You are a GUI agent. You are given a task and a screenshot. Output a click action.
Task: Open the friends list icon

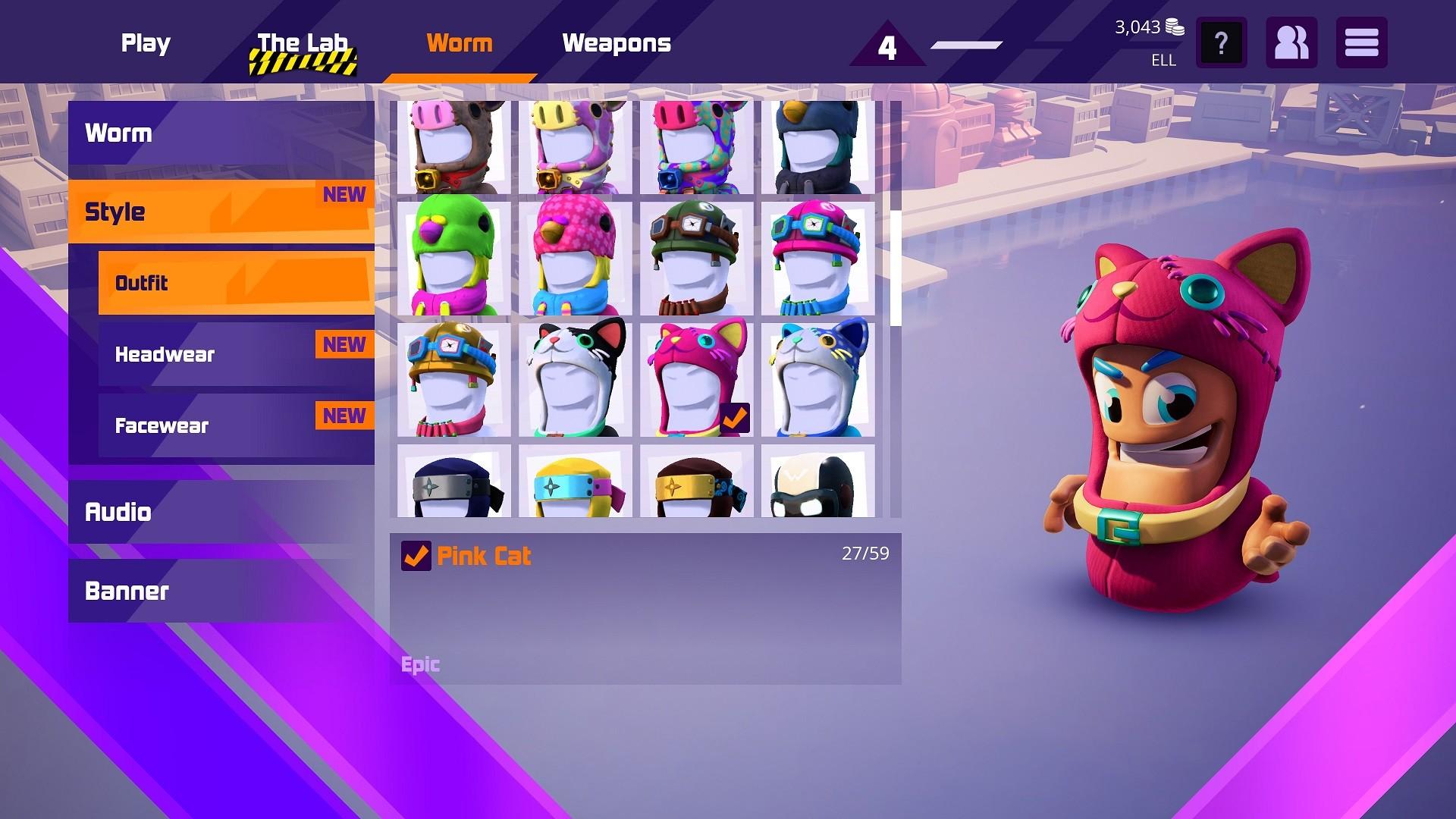[1291, 43]
